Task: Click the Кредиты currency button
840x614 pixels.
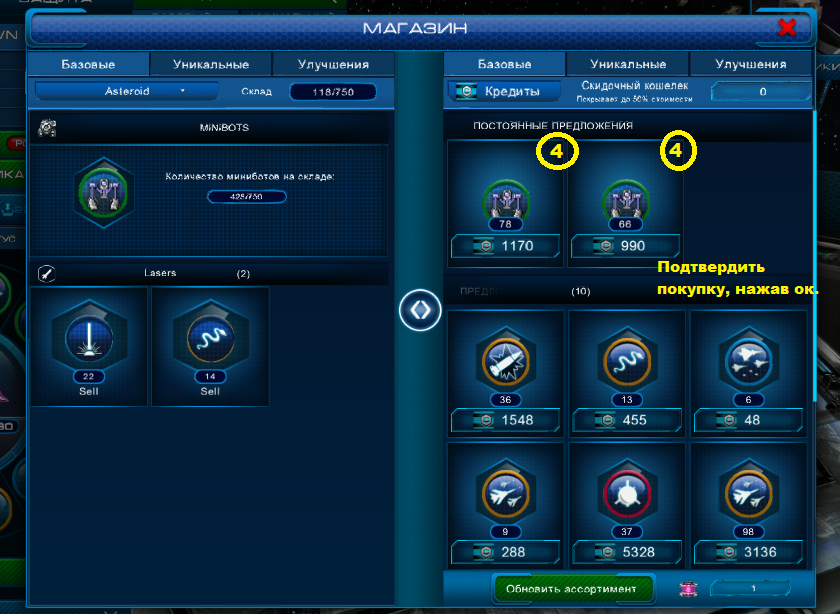Action: 495,92
